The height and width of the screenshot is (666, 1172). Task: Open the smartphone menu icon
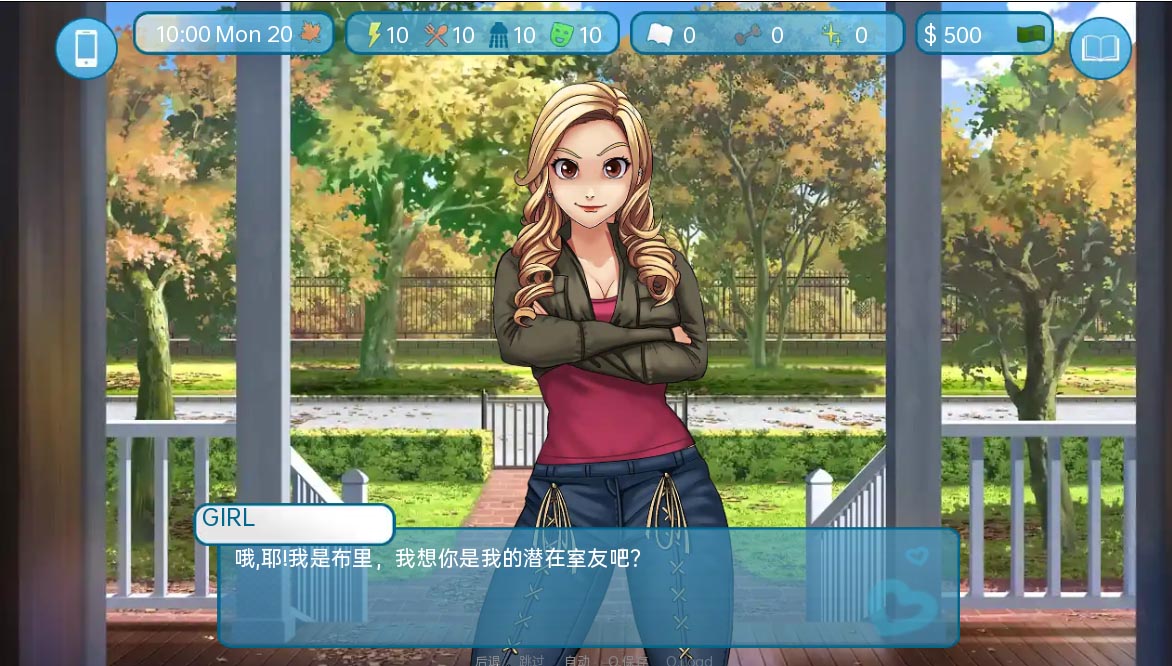pyautogui.click(x=86, y=48)
